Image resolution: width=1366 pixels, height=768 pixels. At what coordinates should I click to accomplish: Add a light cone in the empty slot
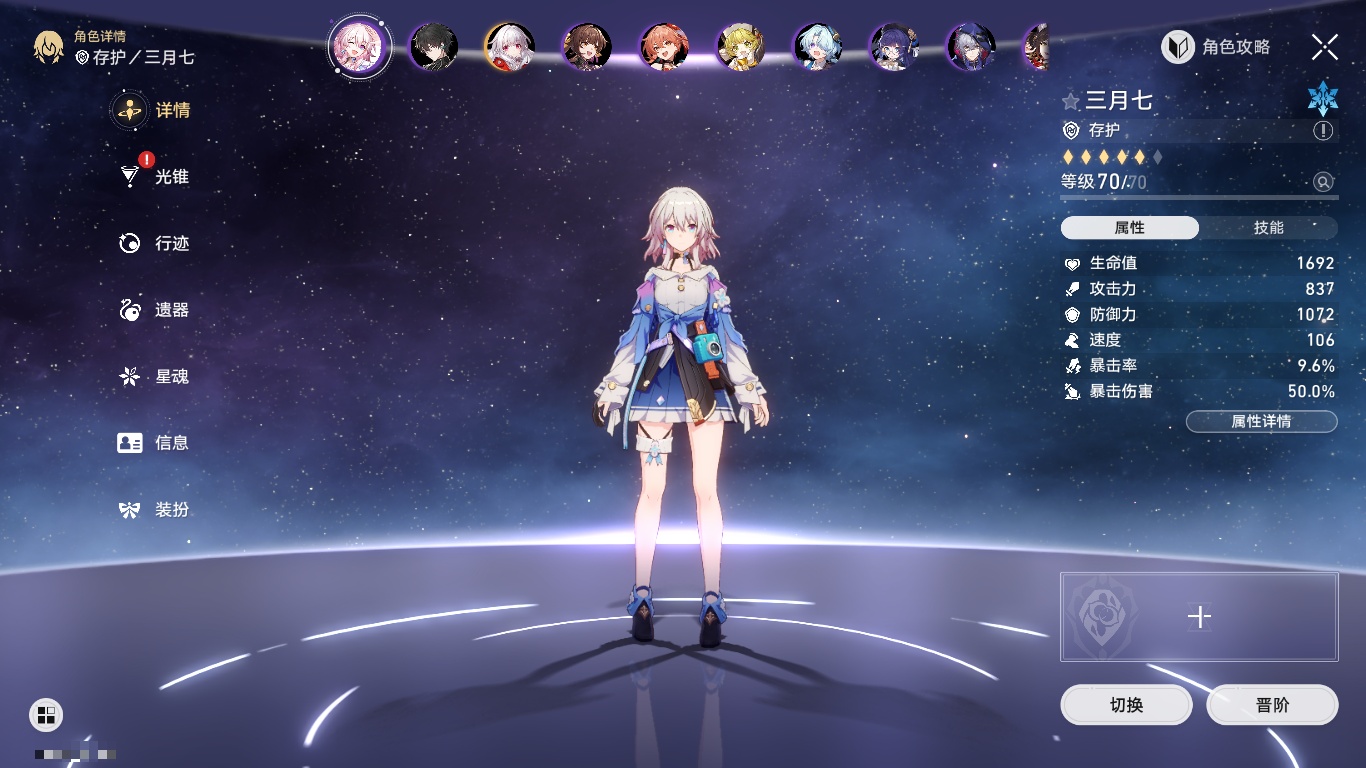pyautogui.click(x=1199, y=617)
